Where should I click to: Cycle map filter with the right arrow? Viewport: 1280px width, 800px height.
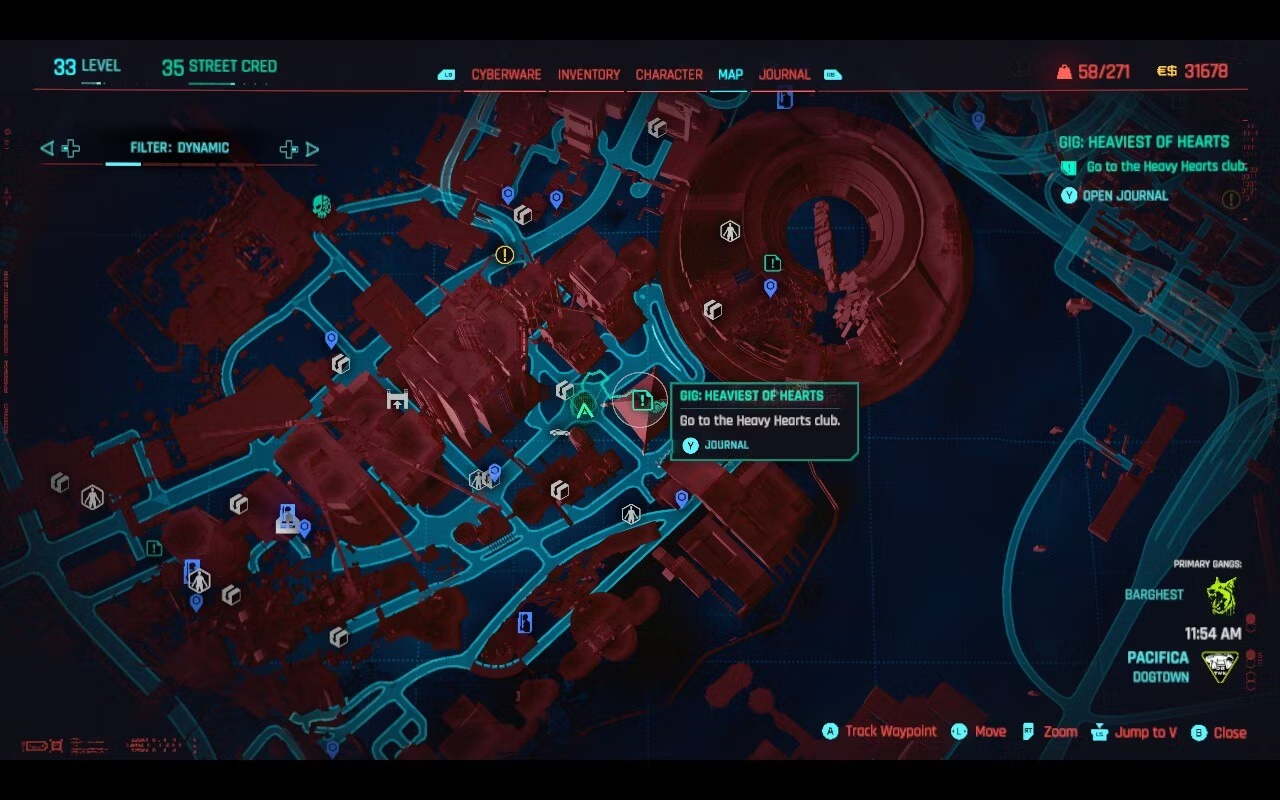pos(312,149)
